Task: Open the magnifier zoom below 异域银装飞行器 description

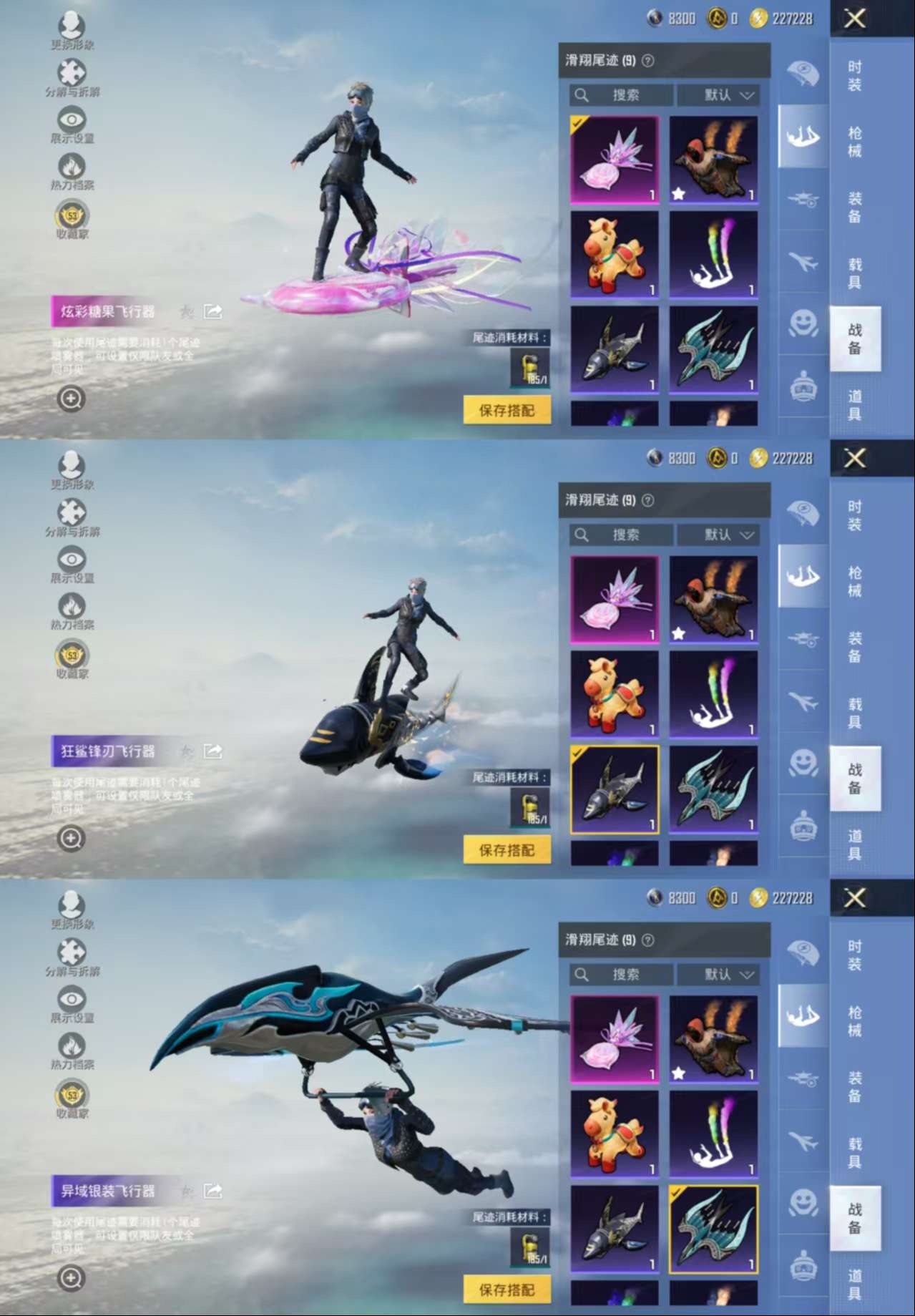Action: [71, 1277]
